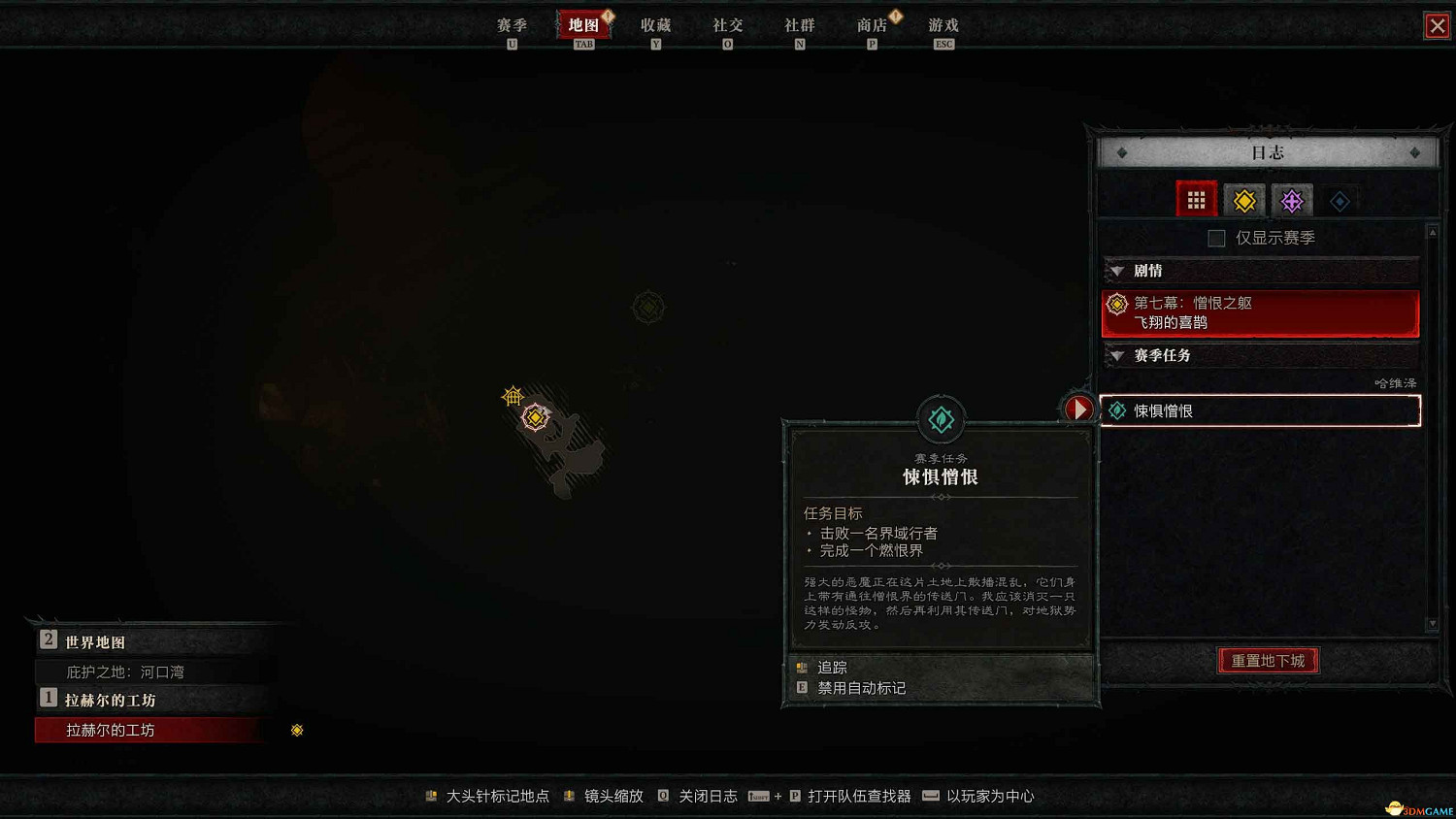This screenshot has height=819, width=1456.
Task: Select the blue side quest filter icon
Action: click(1340, 199)
